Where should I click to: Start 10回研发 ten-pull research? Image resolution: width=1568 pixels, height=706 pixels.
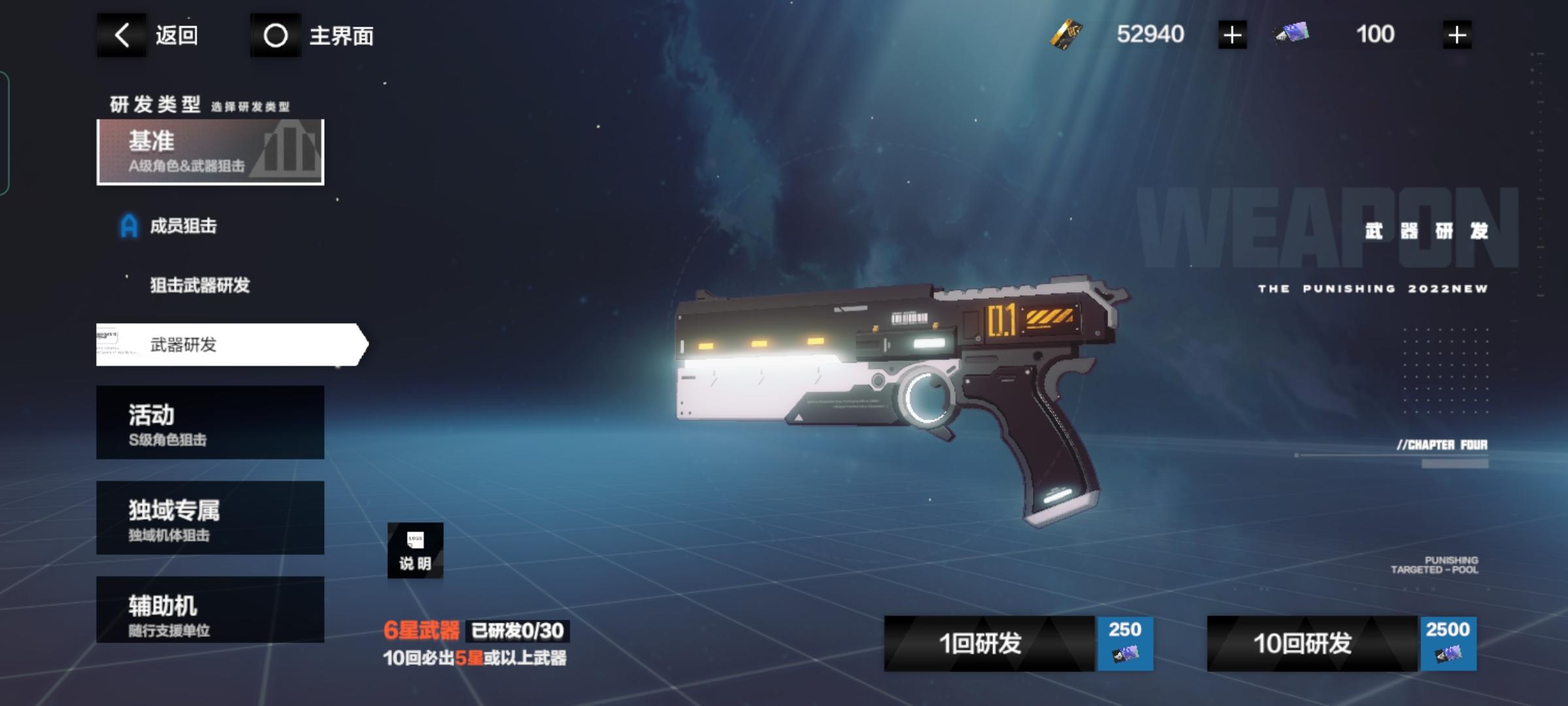pos(1341,644)
